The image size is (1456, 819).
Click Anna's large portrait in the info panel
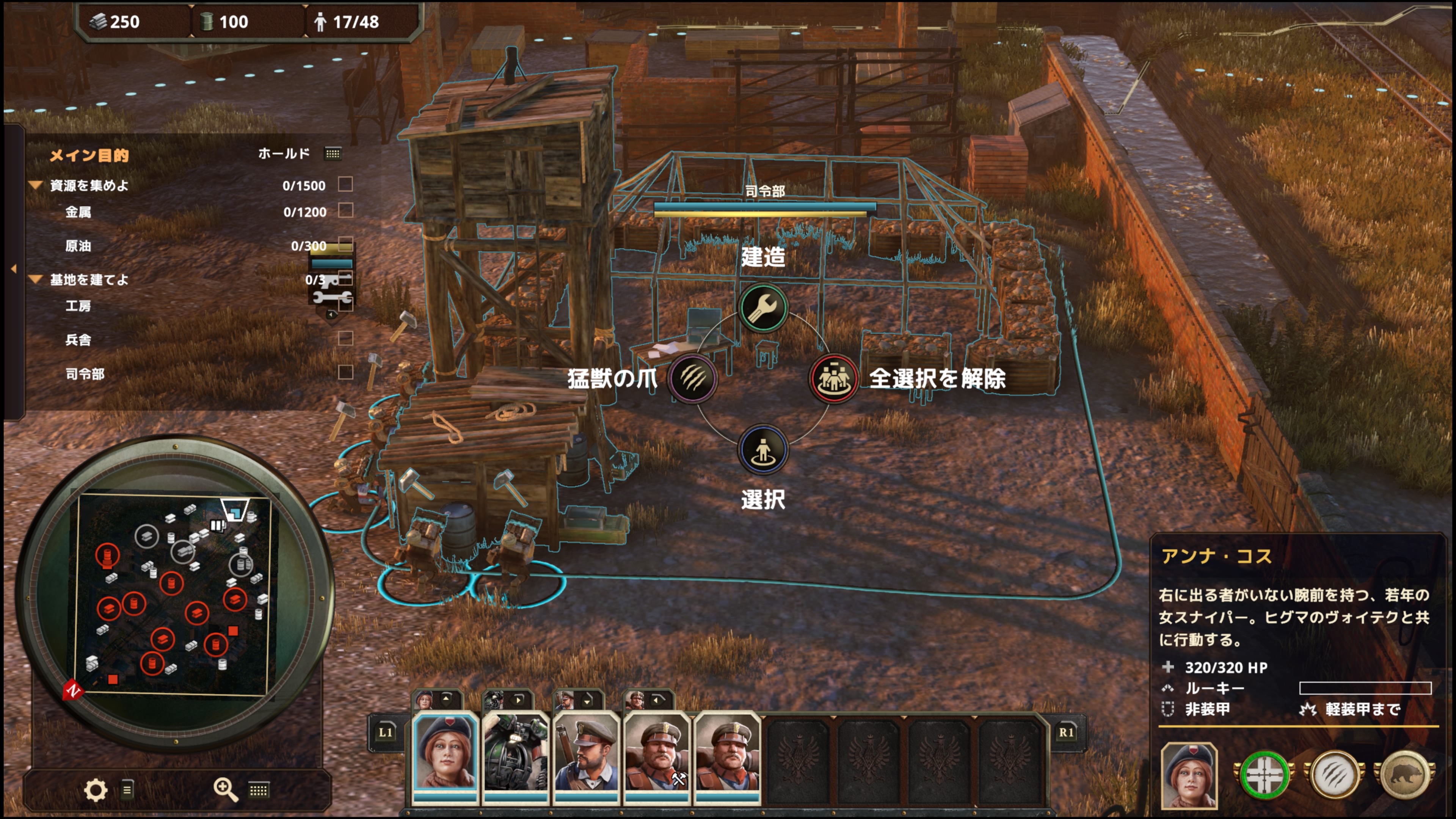pyautogui.click(x=1189, y=775)
